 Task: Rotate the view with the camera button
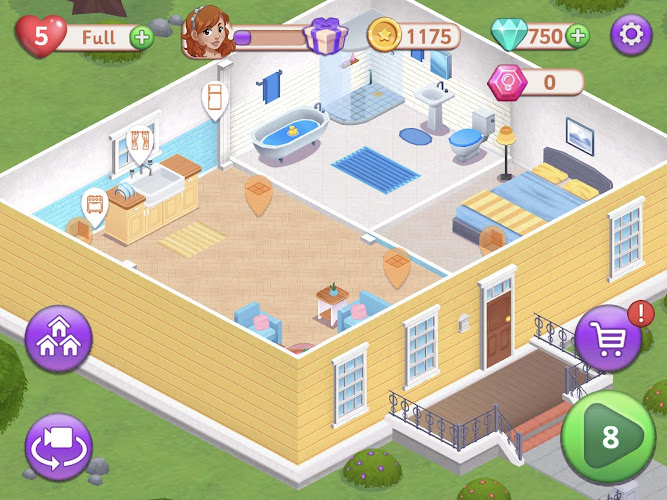tap(59, 446)
